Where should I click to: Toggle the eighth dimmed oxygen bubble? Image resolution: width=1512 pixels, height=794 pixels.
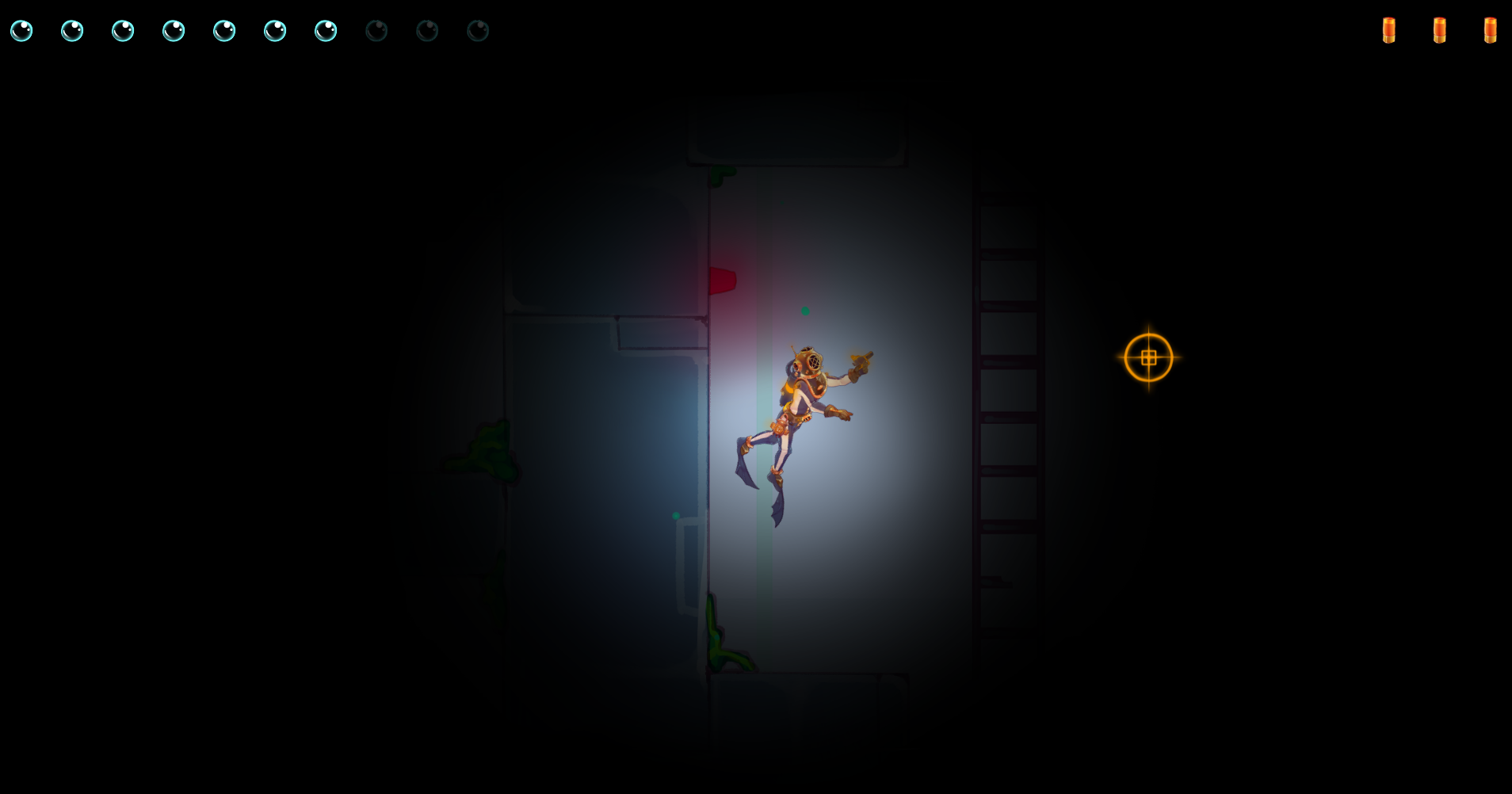(377, 31)
